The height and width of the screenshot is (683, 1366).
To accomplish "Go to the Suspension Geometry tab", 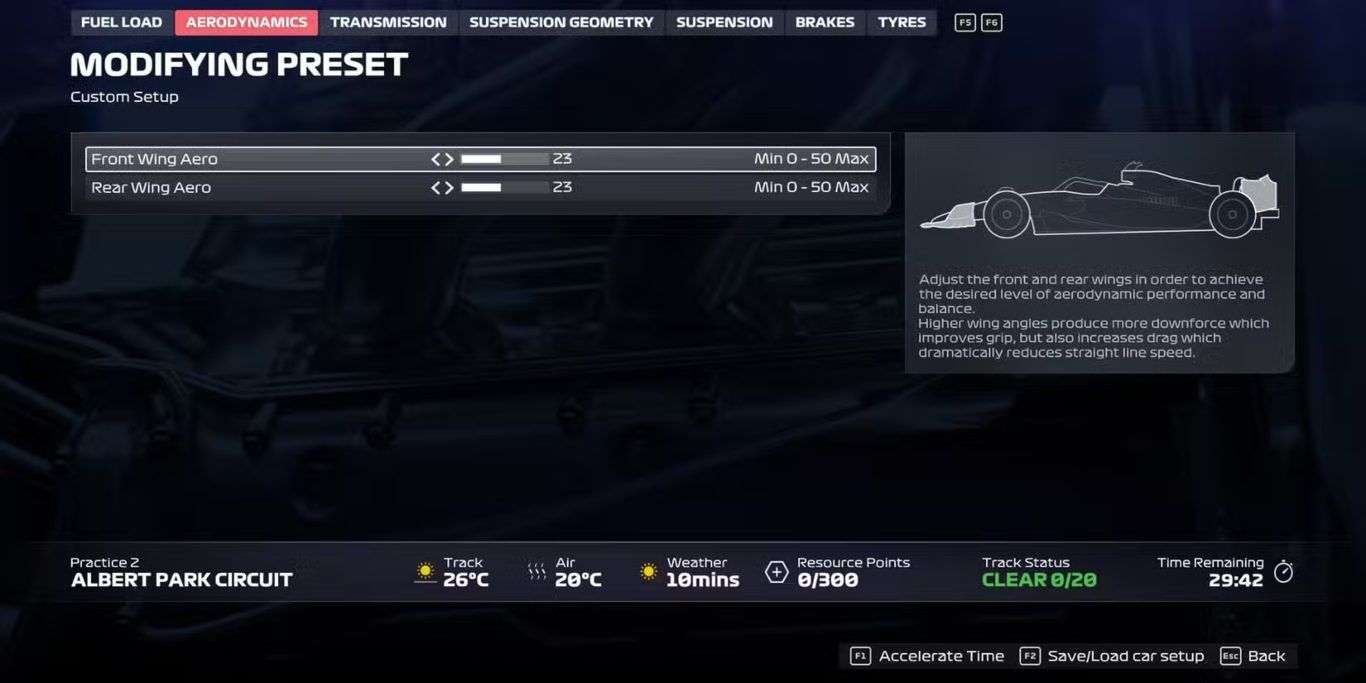I will 561,22.
